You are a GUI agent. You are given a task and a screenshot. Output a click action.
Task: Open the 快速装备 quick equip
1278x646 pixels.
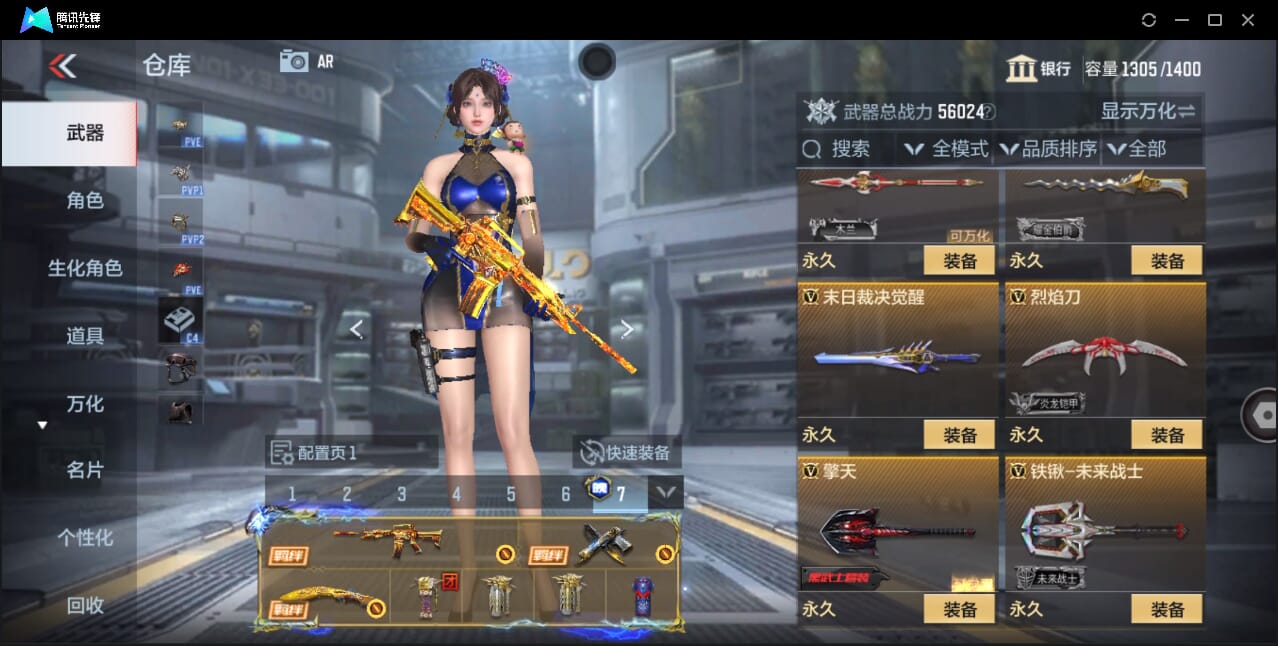627,453
